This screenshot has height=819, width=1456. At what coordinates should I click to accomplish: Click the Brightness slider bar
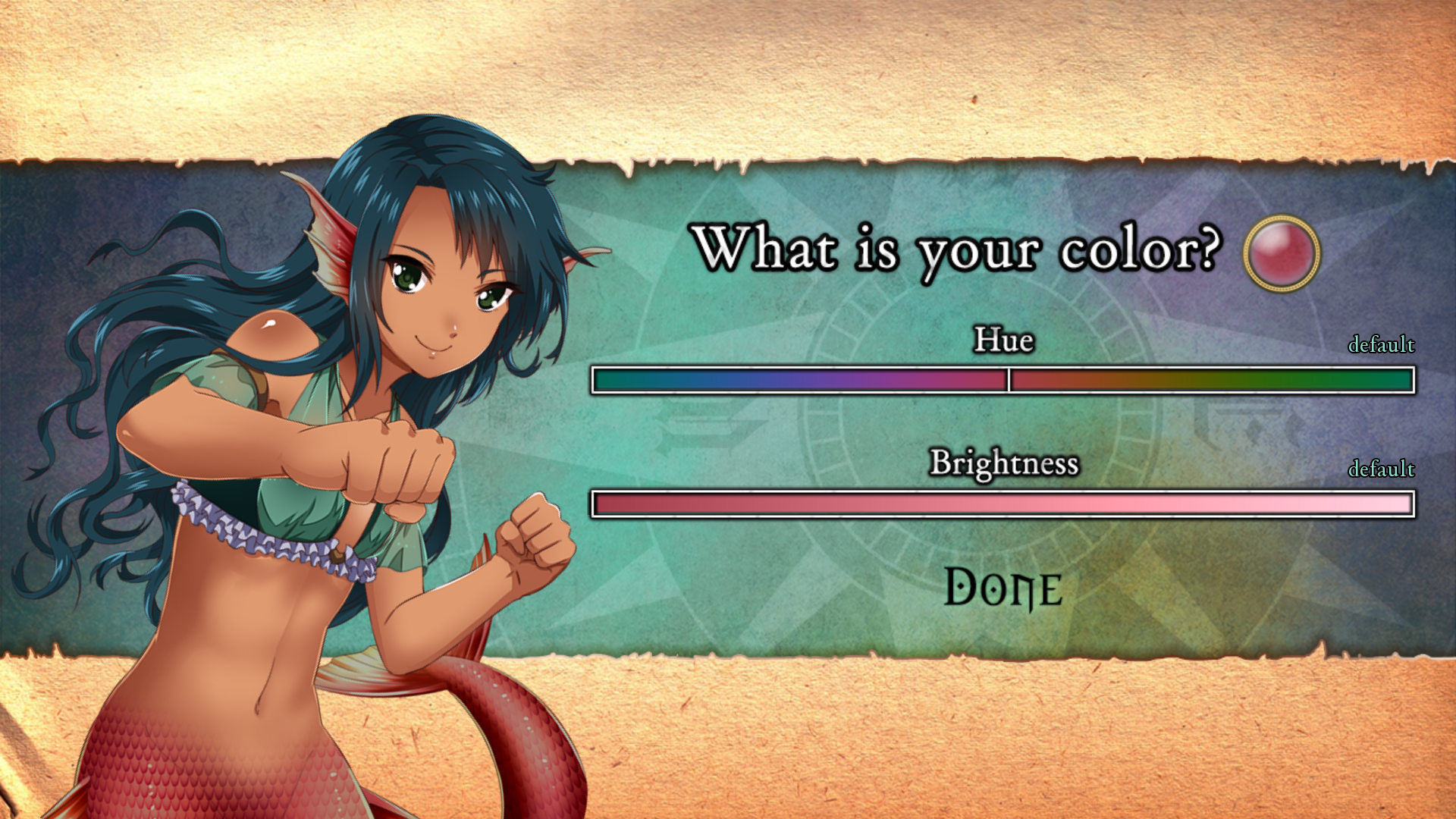pyautogui.click(x=1003, y=504)
